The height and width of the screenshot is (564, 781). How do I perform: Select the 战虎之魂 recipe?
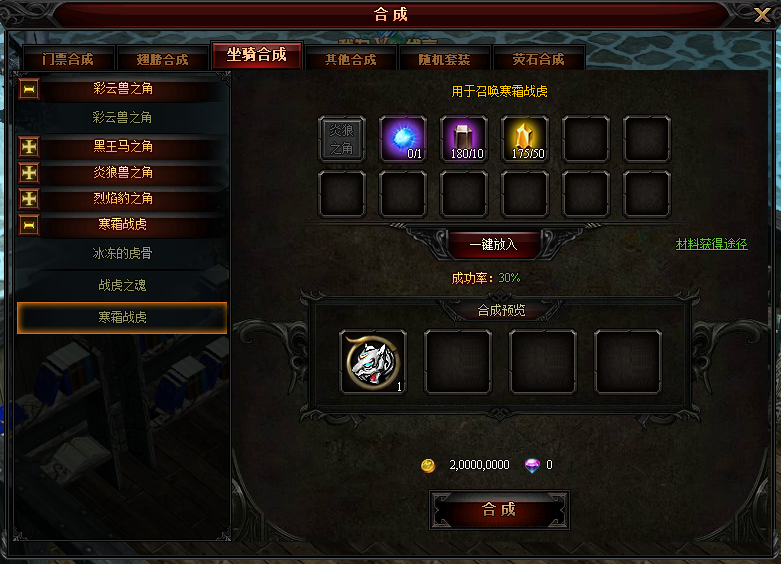(124, 286)
